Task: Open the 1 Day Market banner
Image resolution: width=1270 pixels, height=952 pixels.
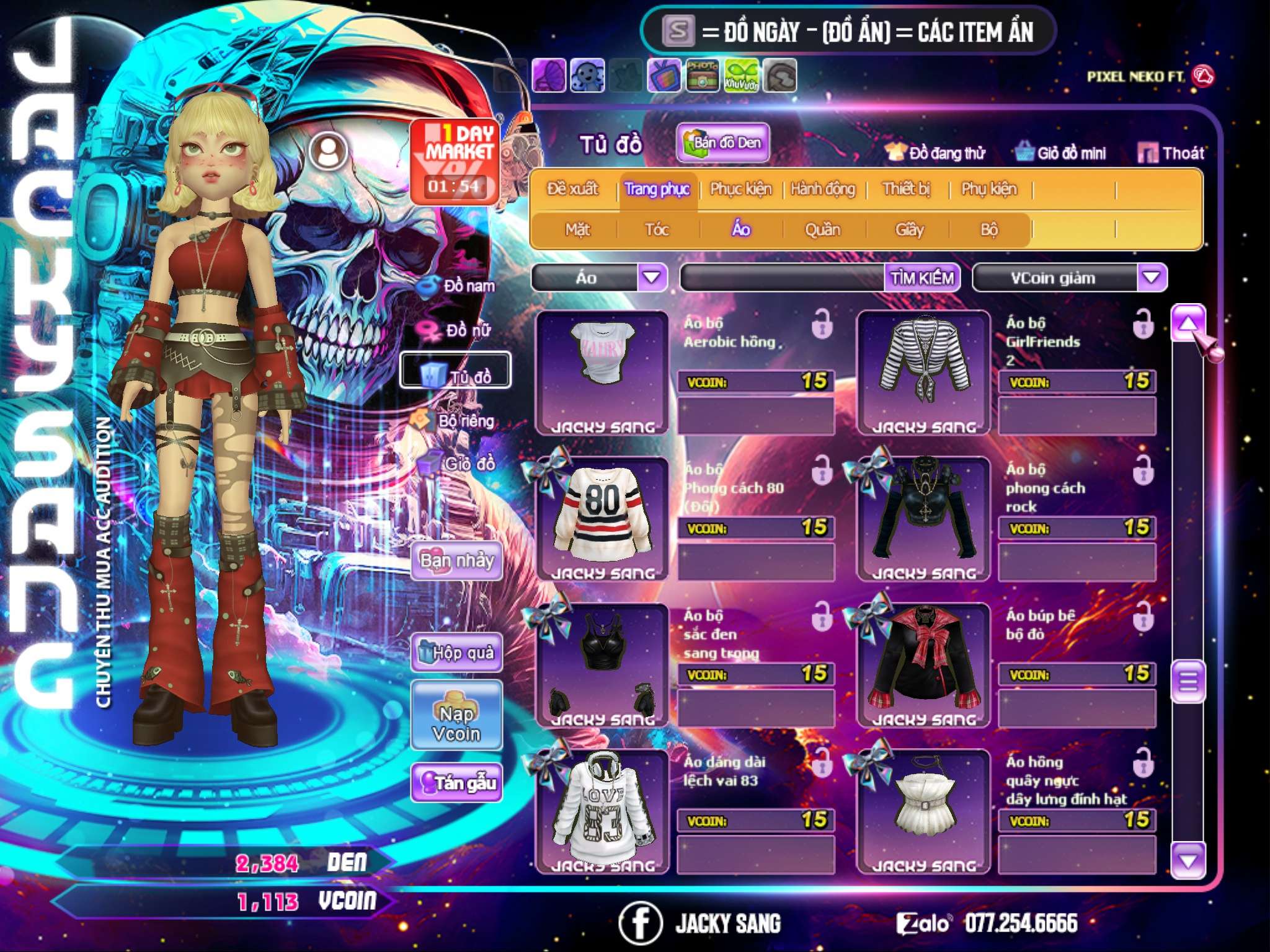Action: point(454,161)
